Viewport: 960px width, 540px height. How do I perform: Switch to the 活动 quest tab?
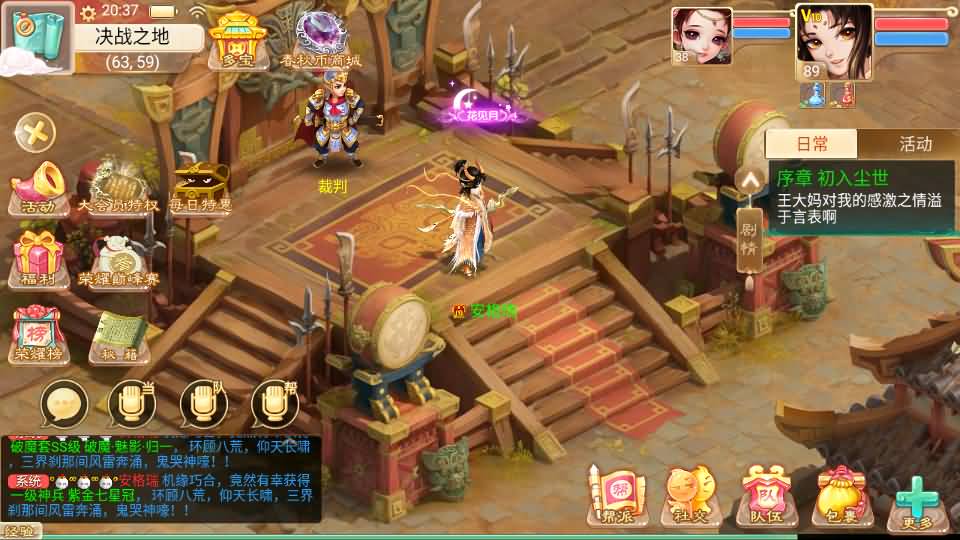tap(914, 144)
